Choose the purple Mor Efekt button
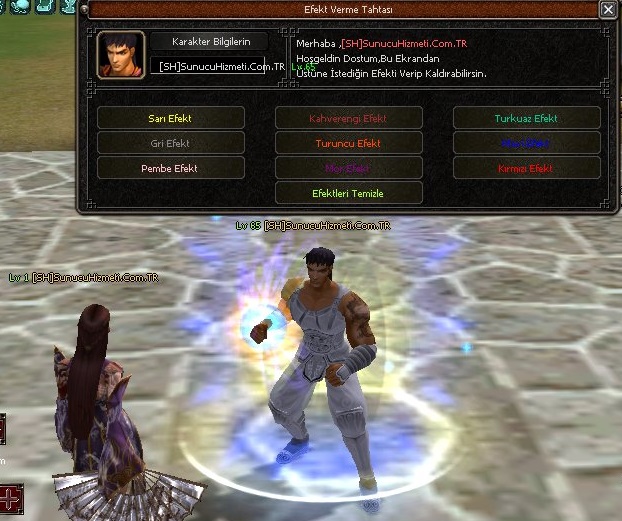 [349, 168]
